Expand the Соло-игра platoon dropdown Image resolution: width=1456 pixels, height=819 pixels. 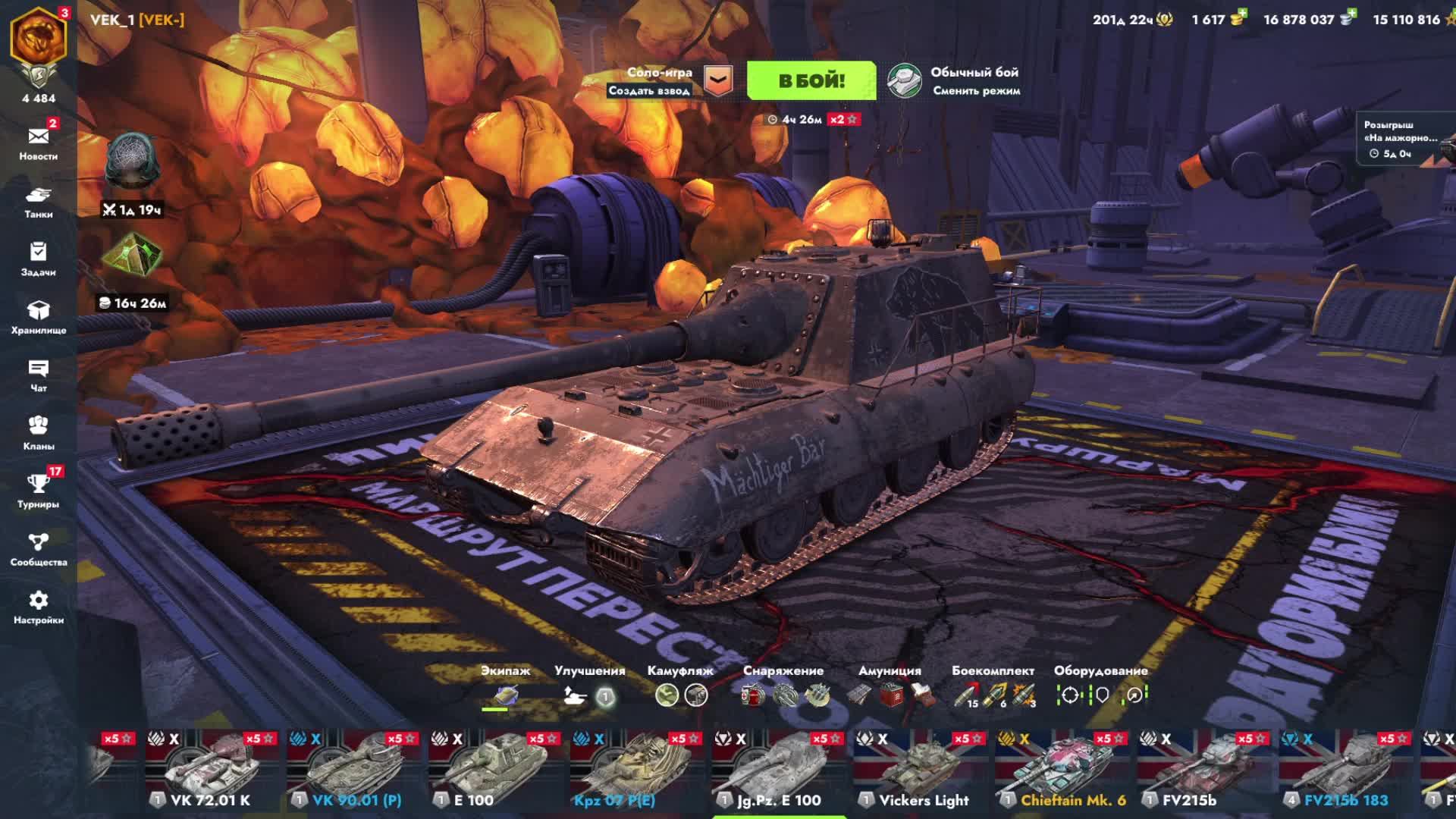pyautogui.click(x=717, y=80)
